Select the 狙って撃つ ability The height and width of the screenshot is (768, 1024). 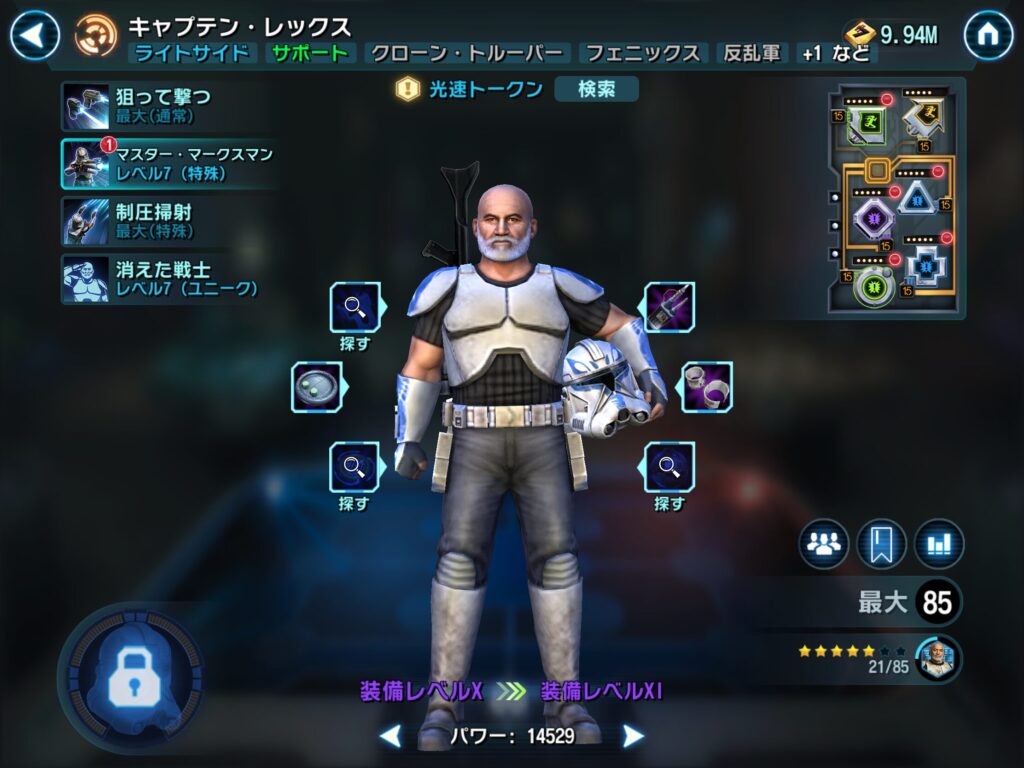[x=140, y=106]
